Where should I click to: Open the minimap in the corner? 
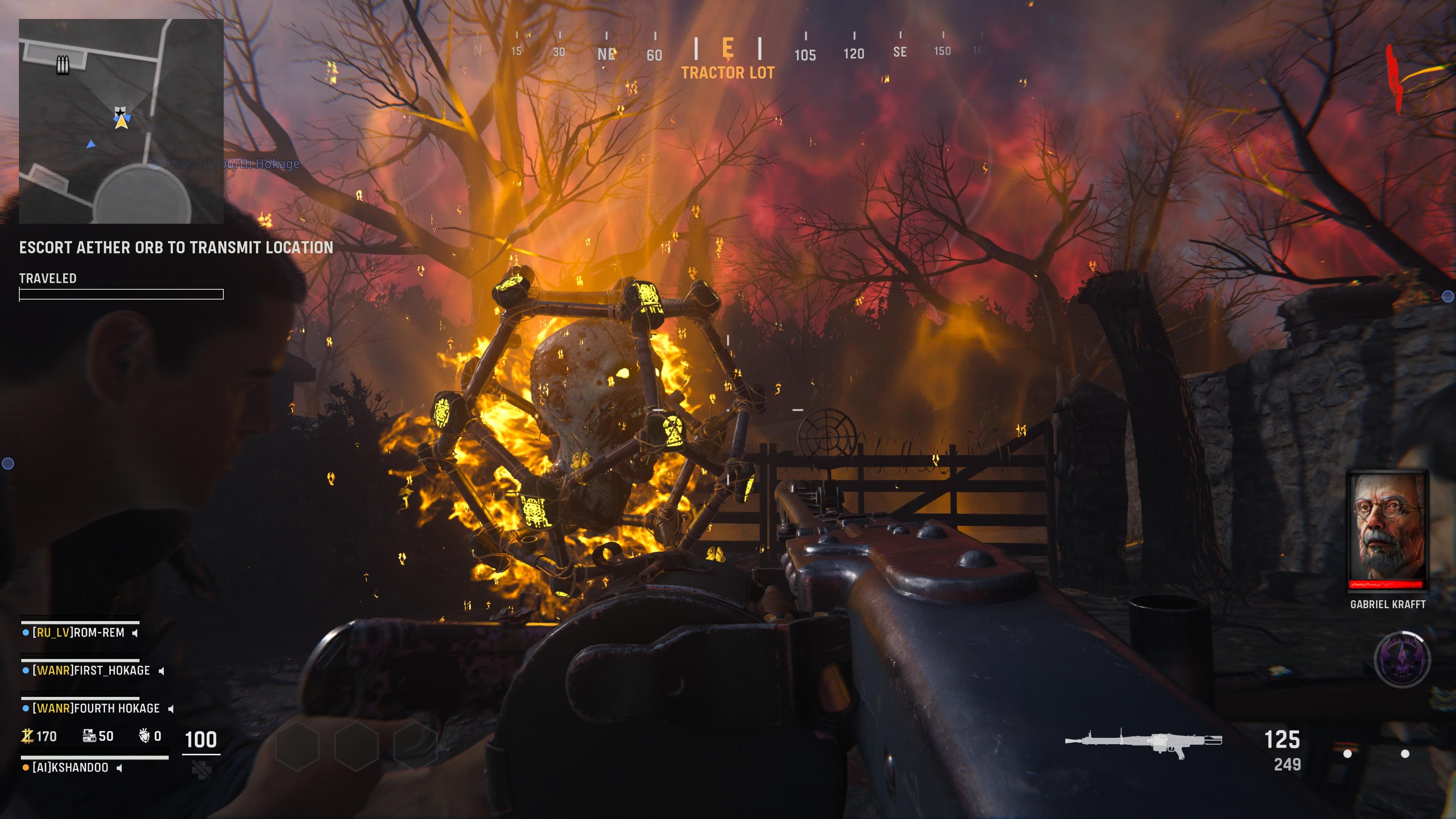(x=121, y=121)
